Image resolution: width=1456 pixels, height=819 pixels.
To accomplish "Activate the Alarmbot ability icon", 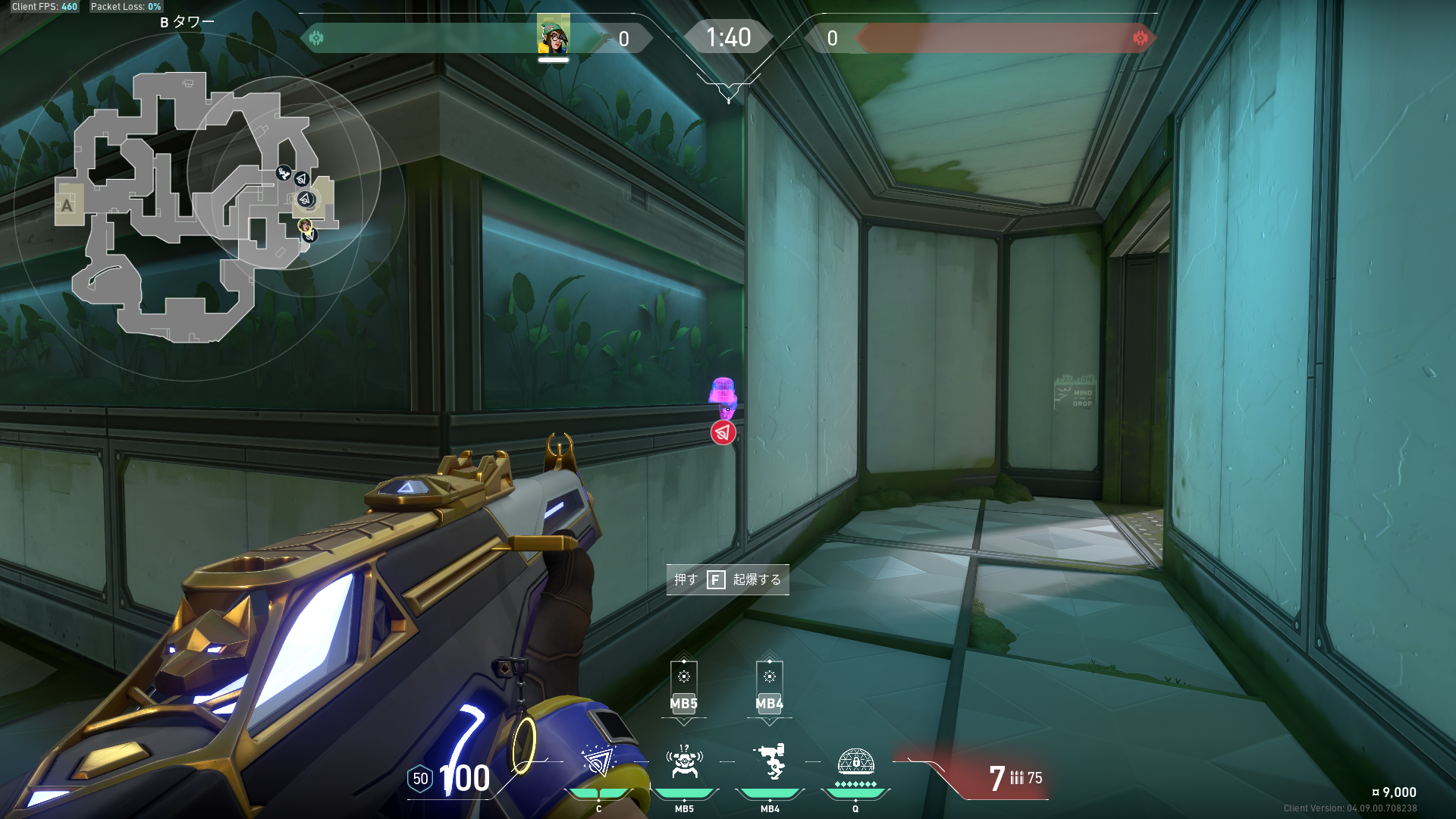I will click(684, 761).
